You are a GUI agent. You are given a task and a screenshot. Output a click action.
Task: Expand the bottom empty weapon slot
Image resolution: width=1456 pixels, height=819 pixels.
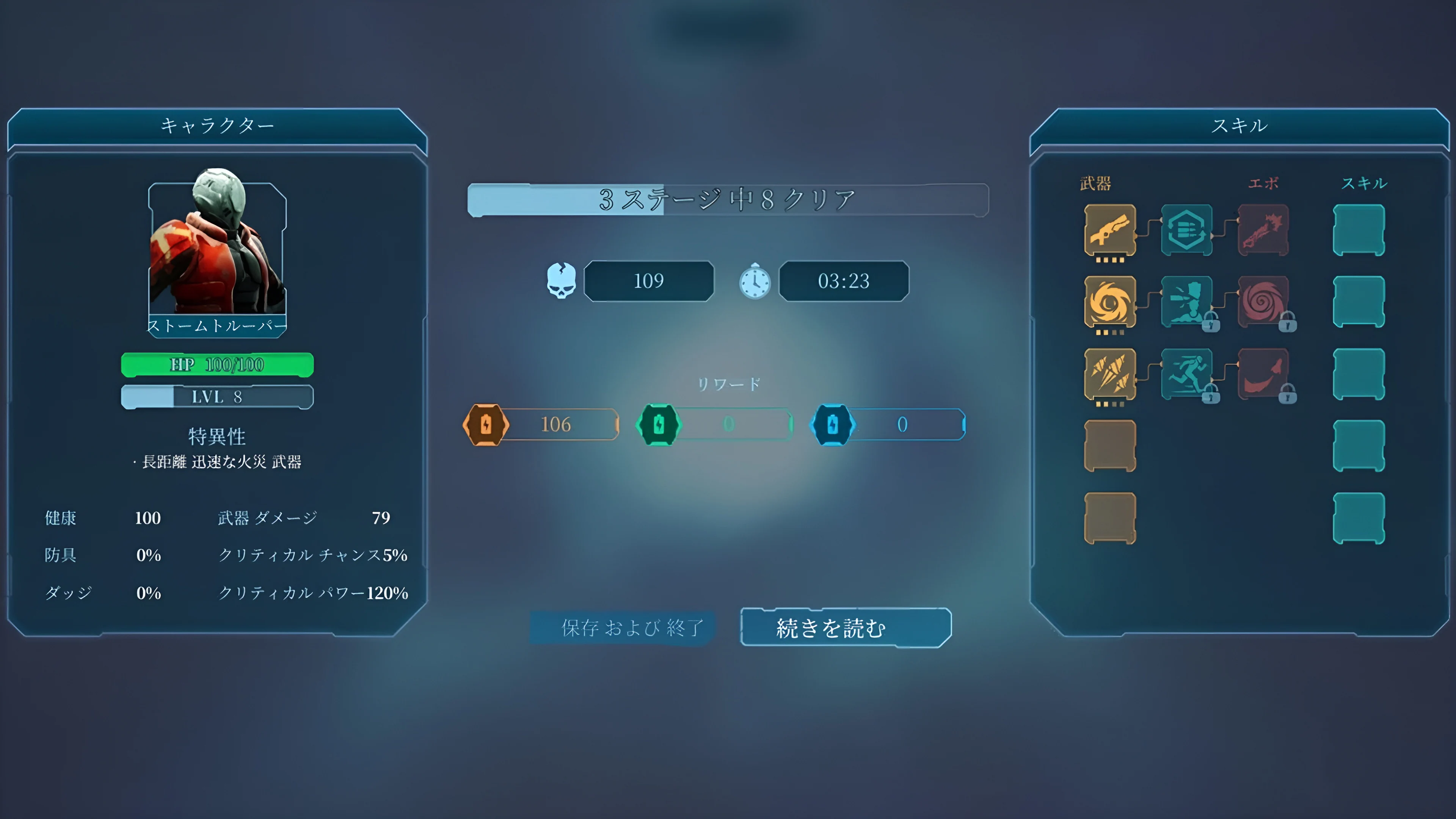click(x=1110, y=517)
